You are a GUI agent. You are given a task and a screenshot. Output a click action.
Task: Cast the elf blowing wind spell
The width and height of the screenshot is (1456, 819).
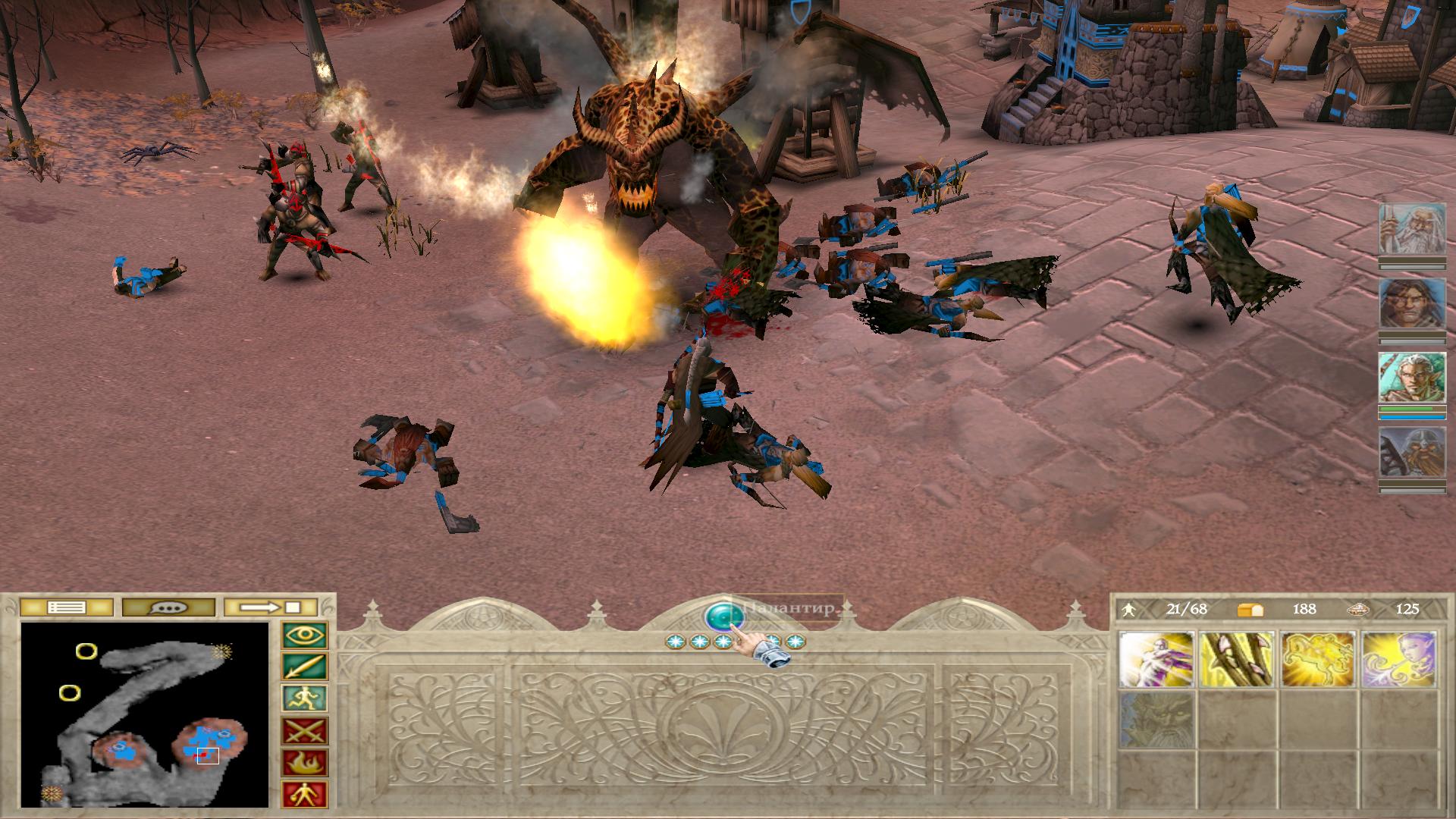coord(1400,660)
